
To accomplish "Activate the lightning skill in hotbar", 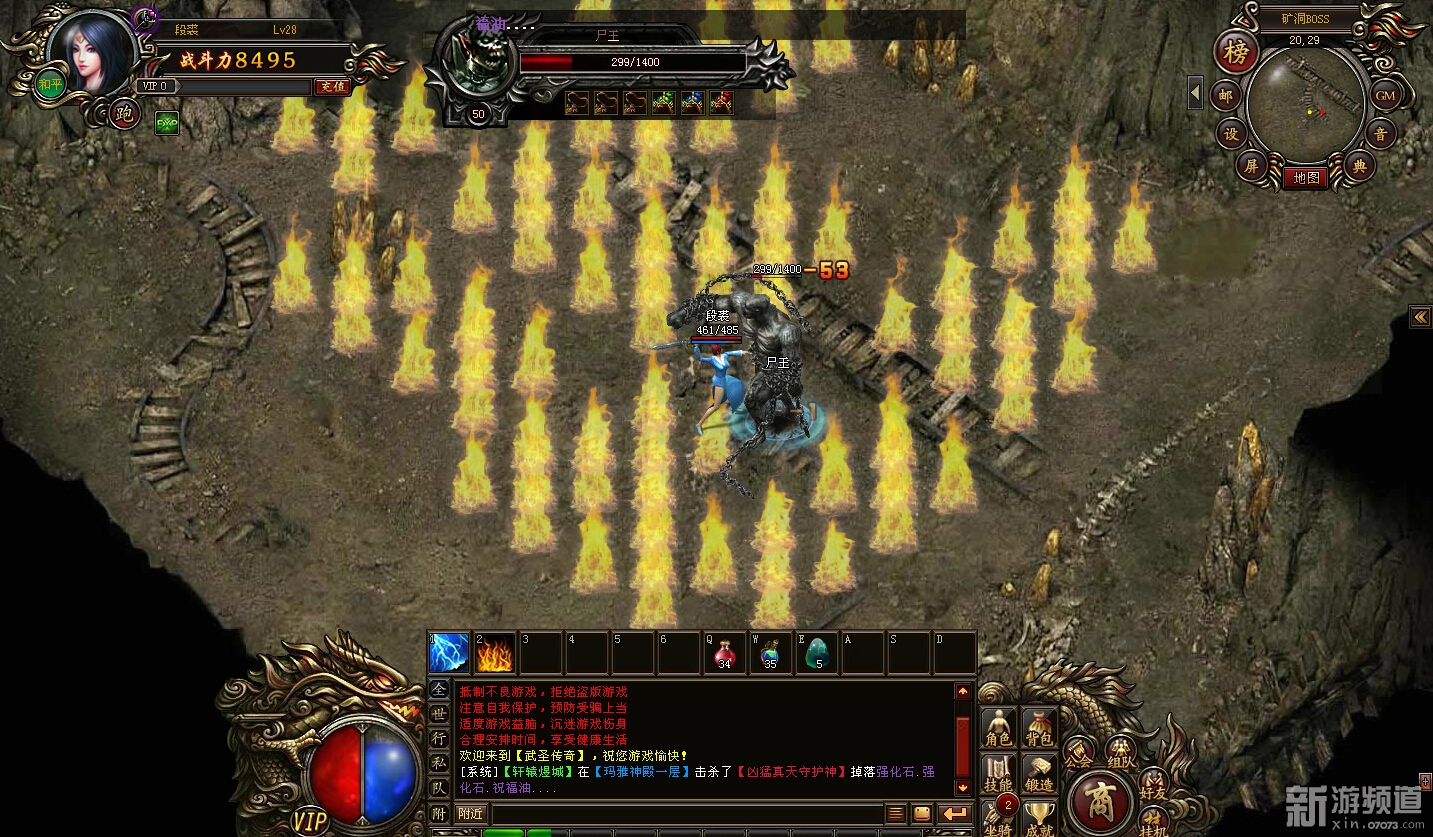I will point(449,653).
